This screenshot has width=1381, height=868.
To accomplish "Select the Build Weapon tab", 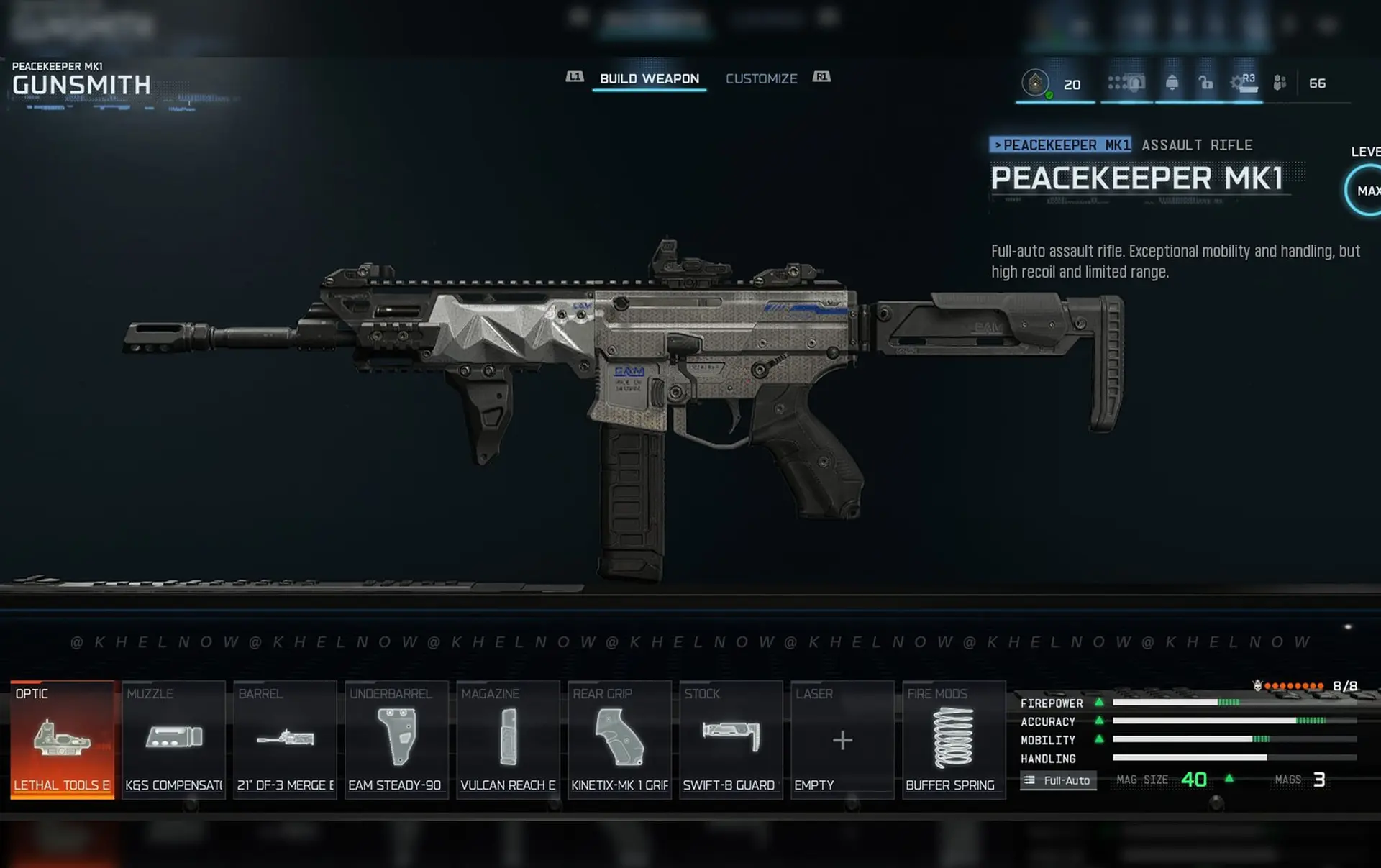I will pos(648,78).
